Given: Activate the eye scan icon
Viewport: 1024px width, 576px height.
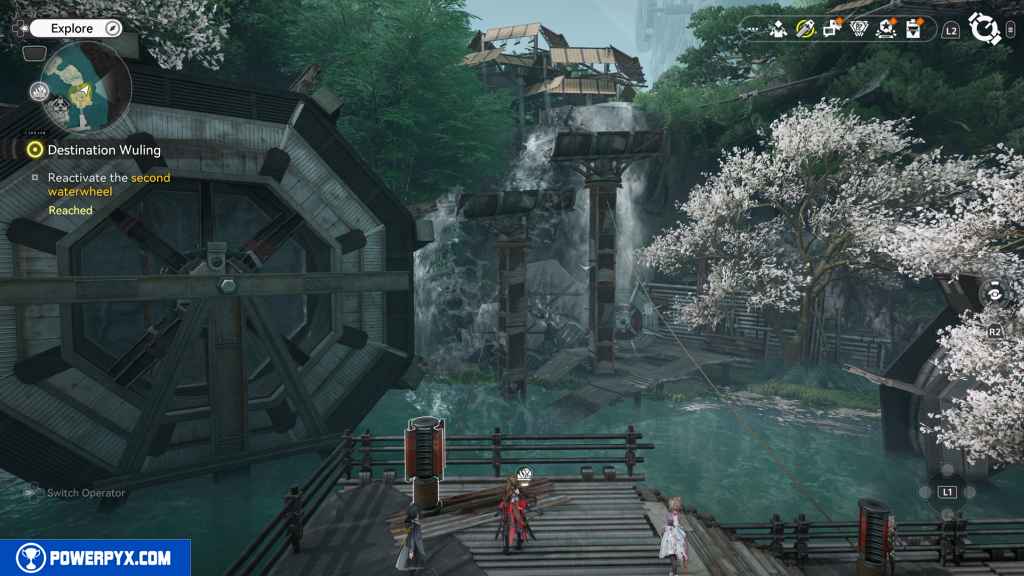Looking at the screenshot, I should click(x=994, y=294).
